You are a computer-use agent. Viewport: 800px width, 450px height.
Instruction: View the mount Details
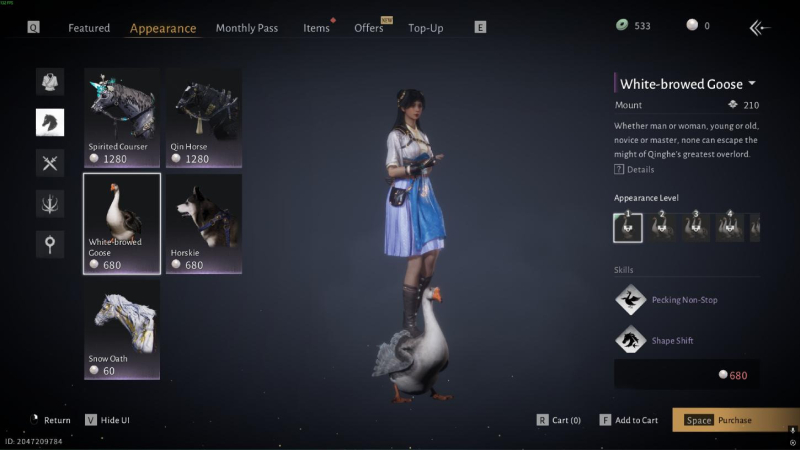634,170
